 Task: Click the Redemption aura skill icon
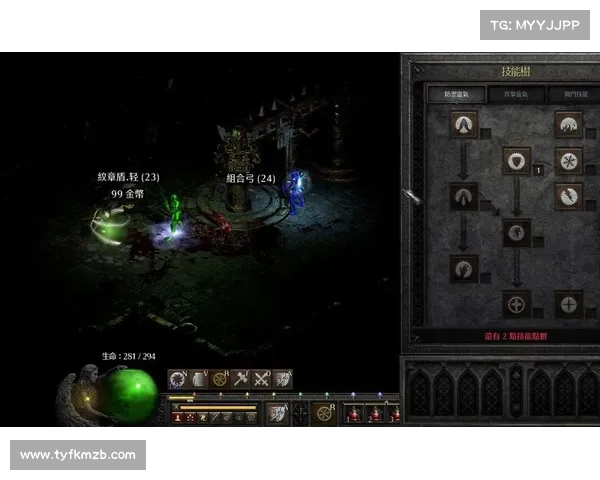[516, 303]
